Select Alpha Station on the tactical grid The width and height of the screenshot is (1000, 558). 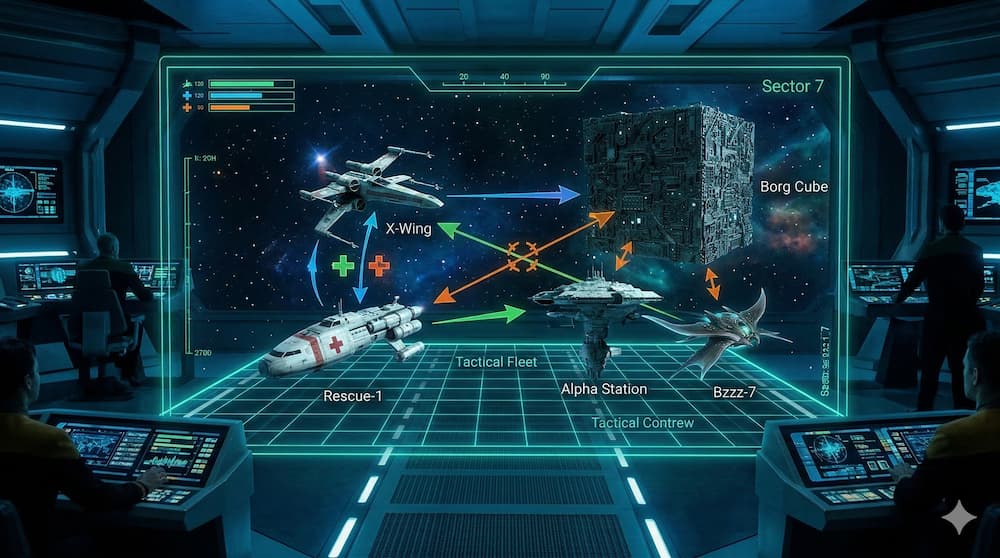(x=597, y=300)
